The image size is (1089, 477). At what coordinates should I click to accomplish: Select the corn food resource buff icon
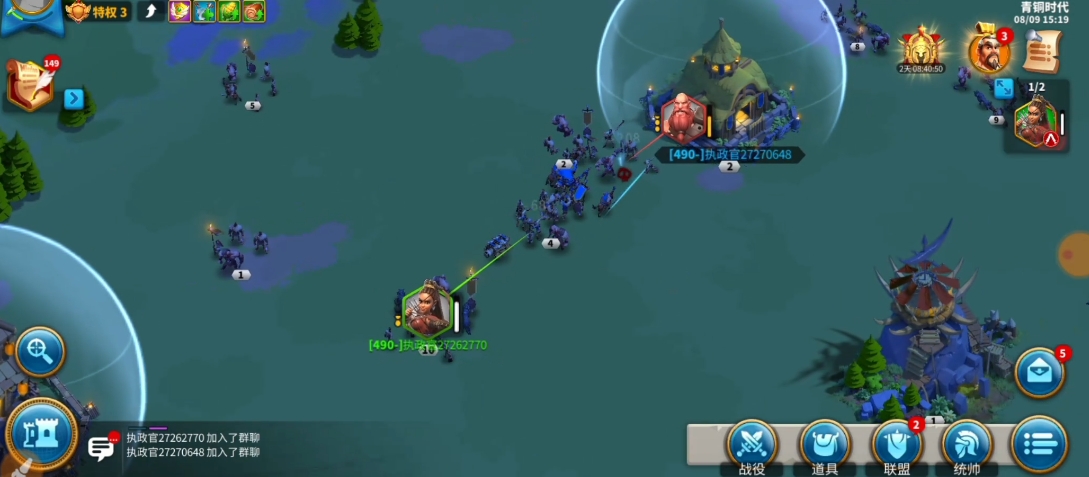pos(230,11)
